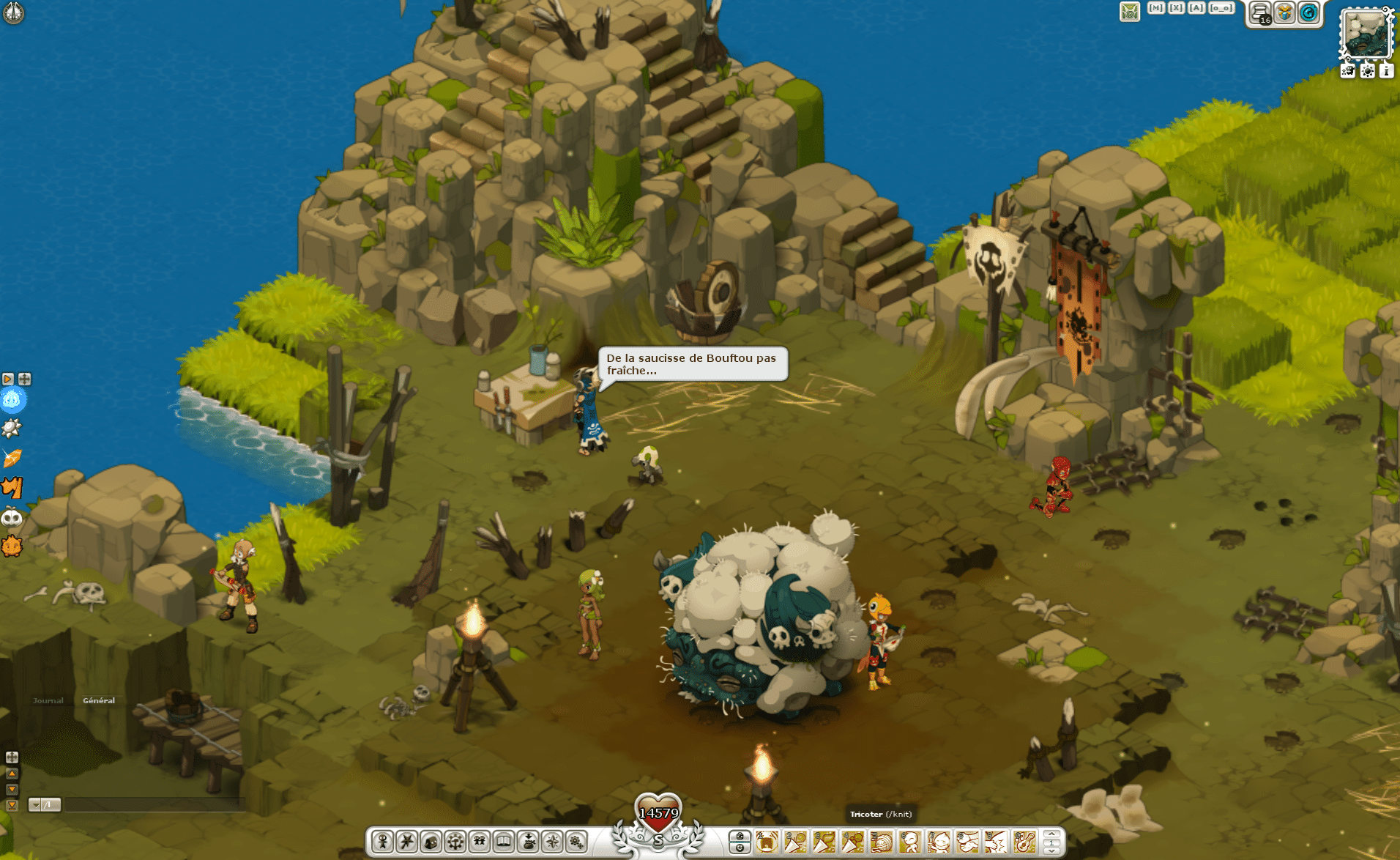Toggle the [M] button

pos(1156,8)
